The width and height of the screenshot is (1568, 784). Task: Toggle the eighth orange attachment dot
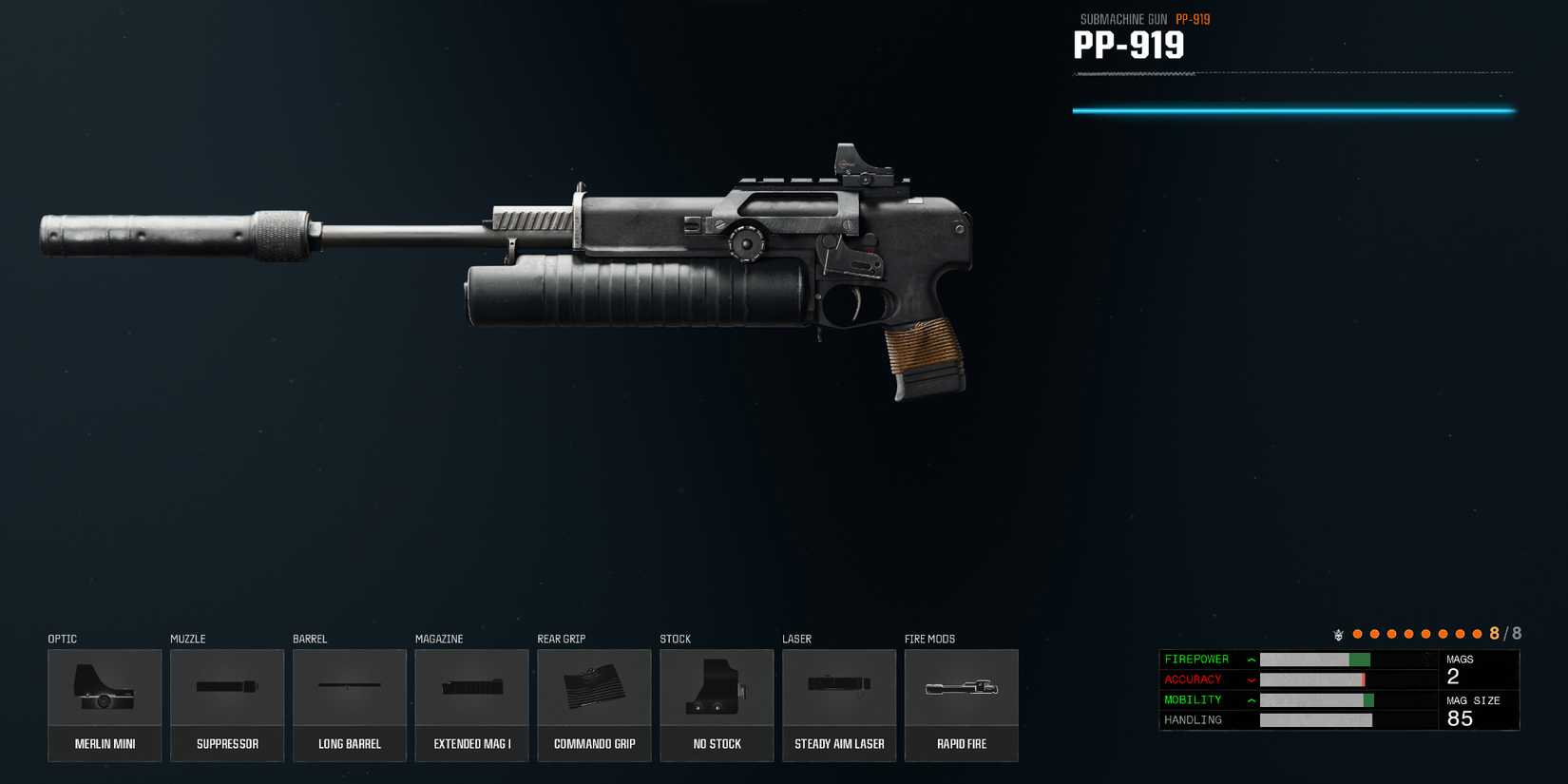[x=1477, y=632]
